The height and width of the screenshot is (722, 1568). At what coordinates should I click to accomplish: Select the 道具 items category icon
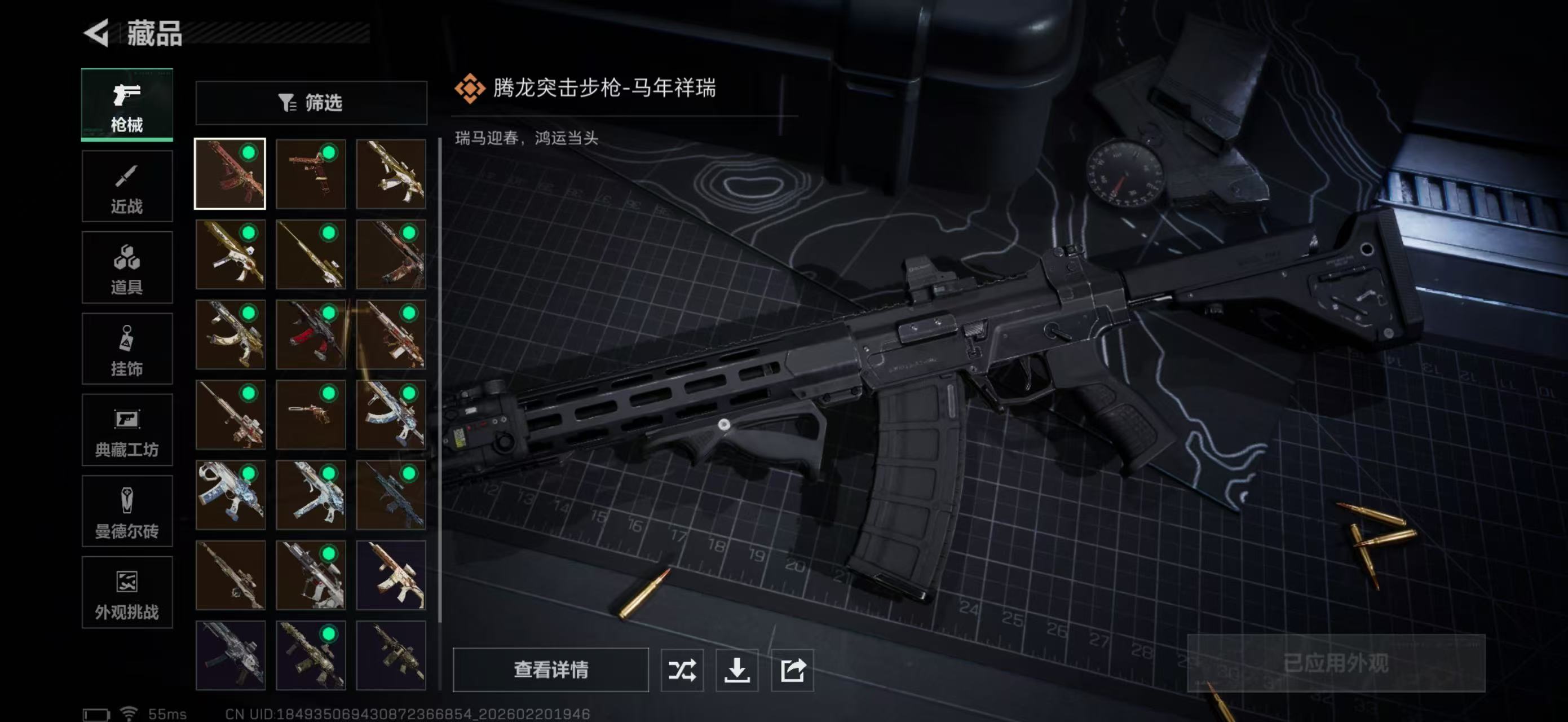coord(127,267)
